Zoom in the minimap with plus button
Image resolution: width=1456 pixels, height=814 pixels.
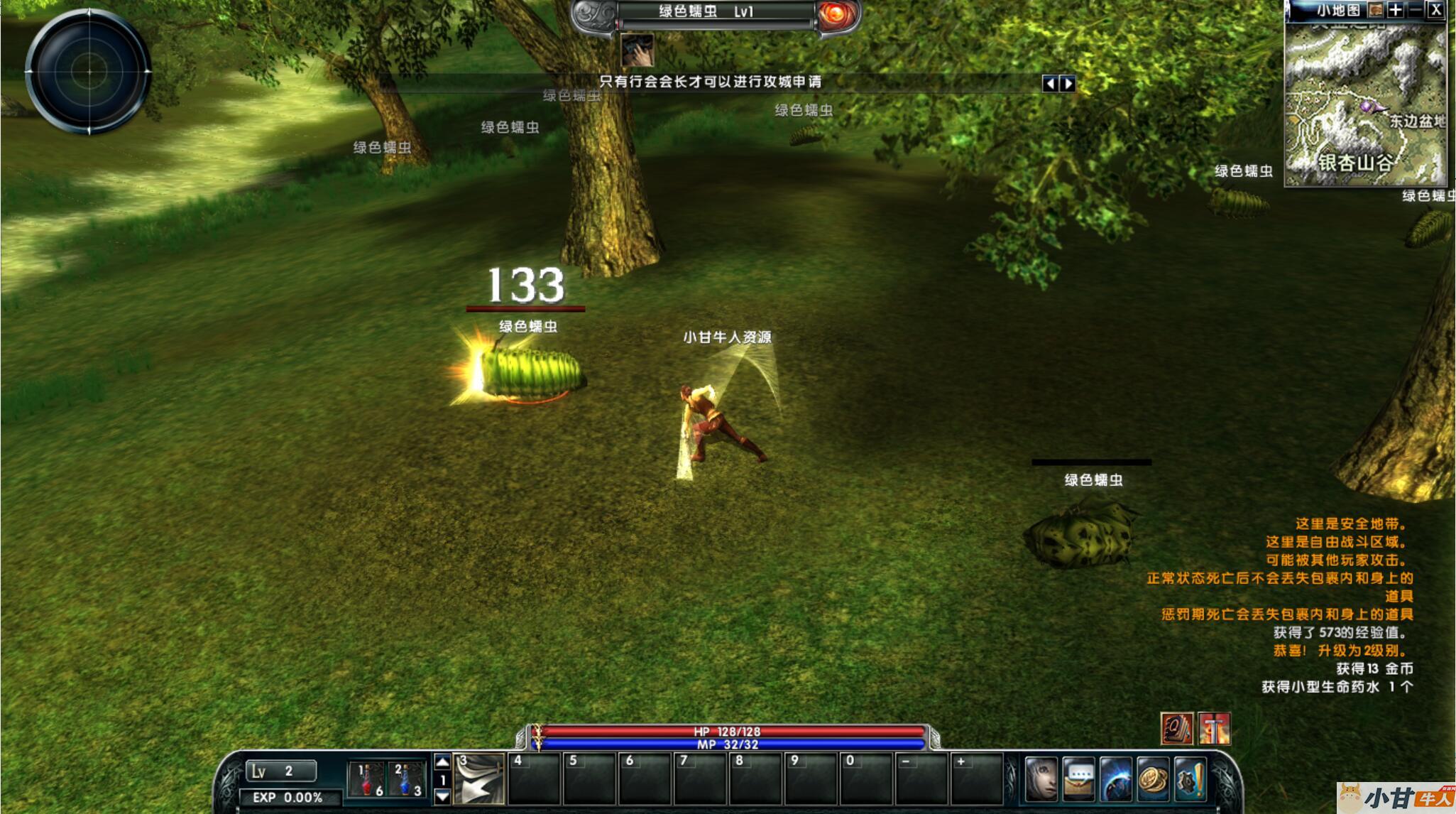click(x=1395, y=10)
